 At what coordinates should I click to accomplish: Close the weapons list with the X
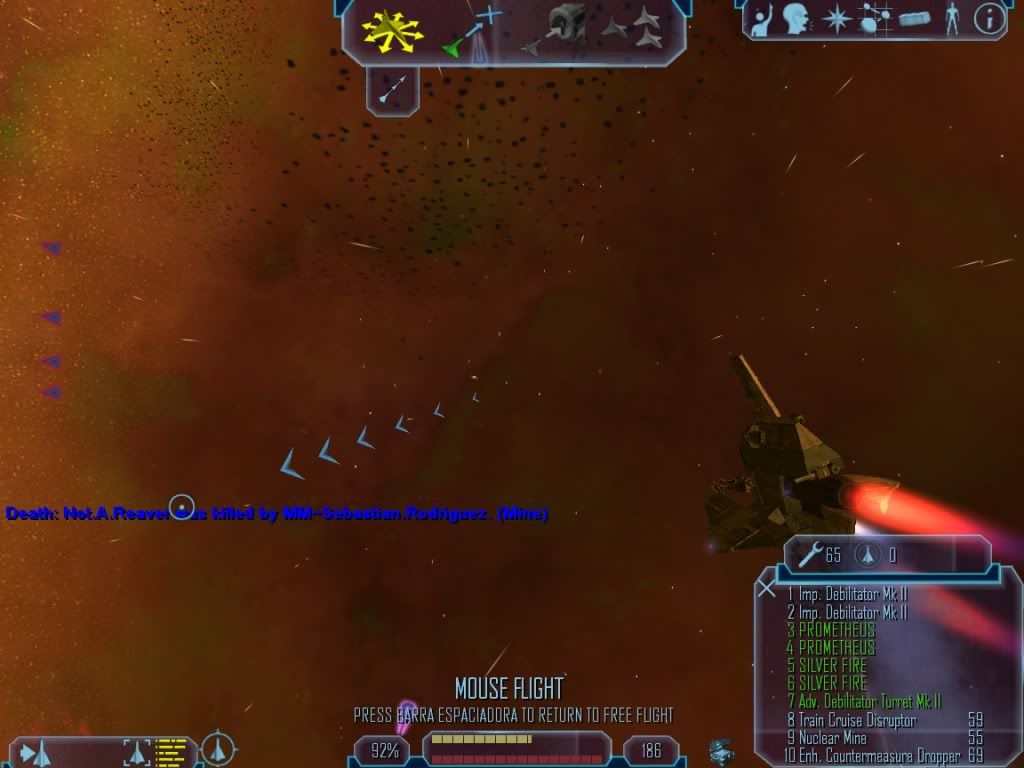pyautogui.click(x=767, y=588)
